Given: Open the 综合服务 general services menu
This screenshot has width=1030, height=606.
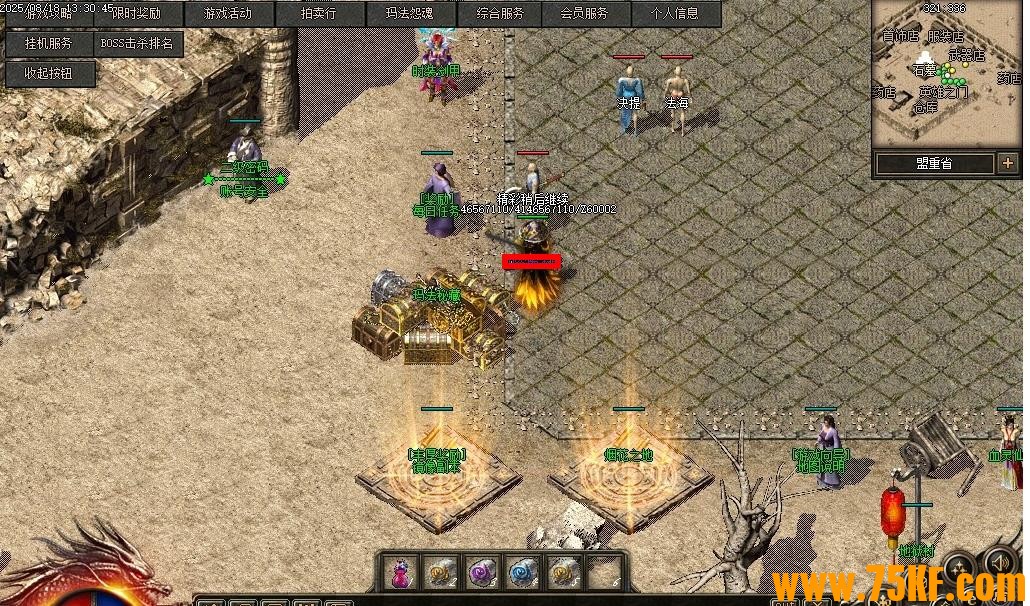Looking at the screenshot, I should [499, 14].
